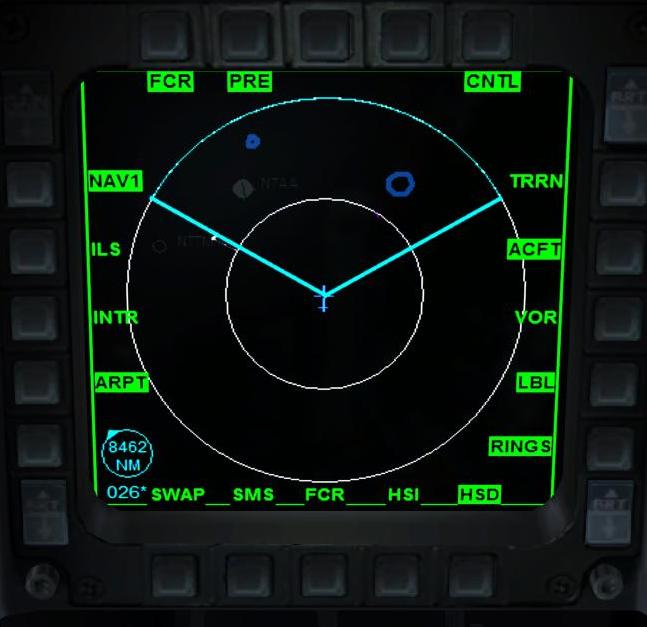Open the CNTL control page

492,82
